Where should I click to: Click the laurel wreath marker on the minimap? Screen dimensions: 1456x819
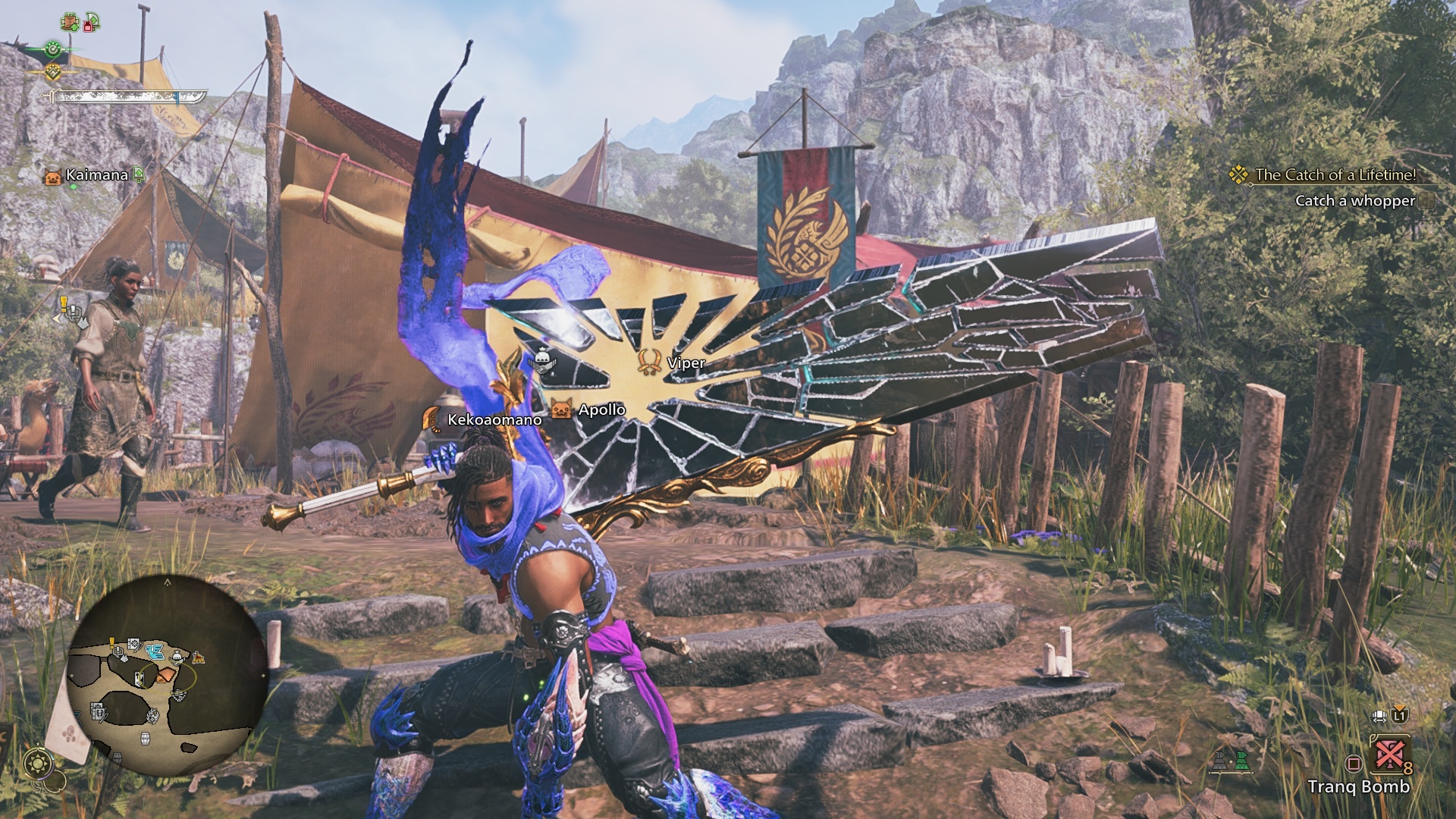[152, 715]
